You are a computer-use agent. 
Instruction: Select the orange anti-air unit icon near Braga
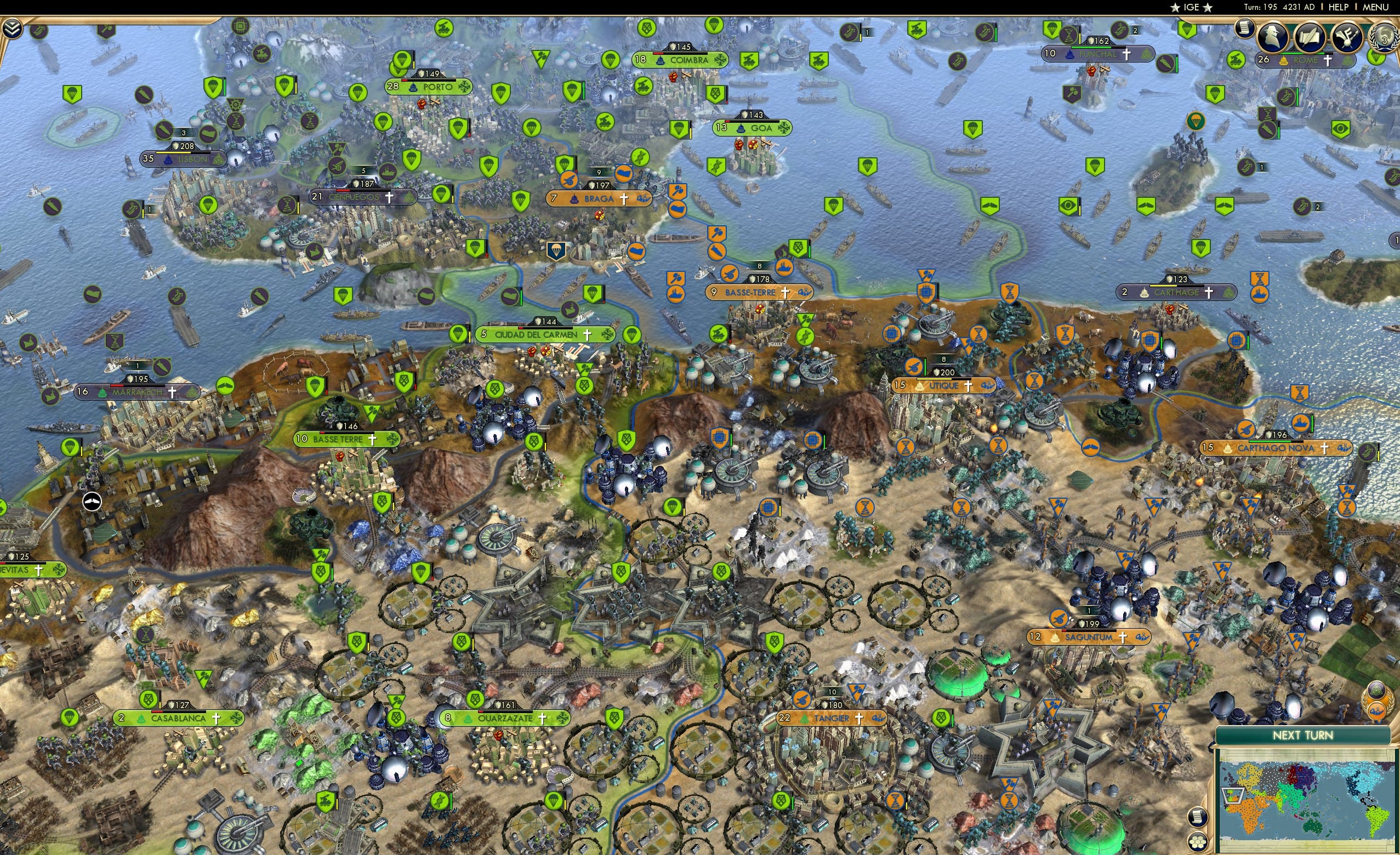click(x=569, y=180)
